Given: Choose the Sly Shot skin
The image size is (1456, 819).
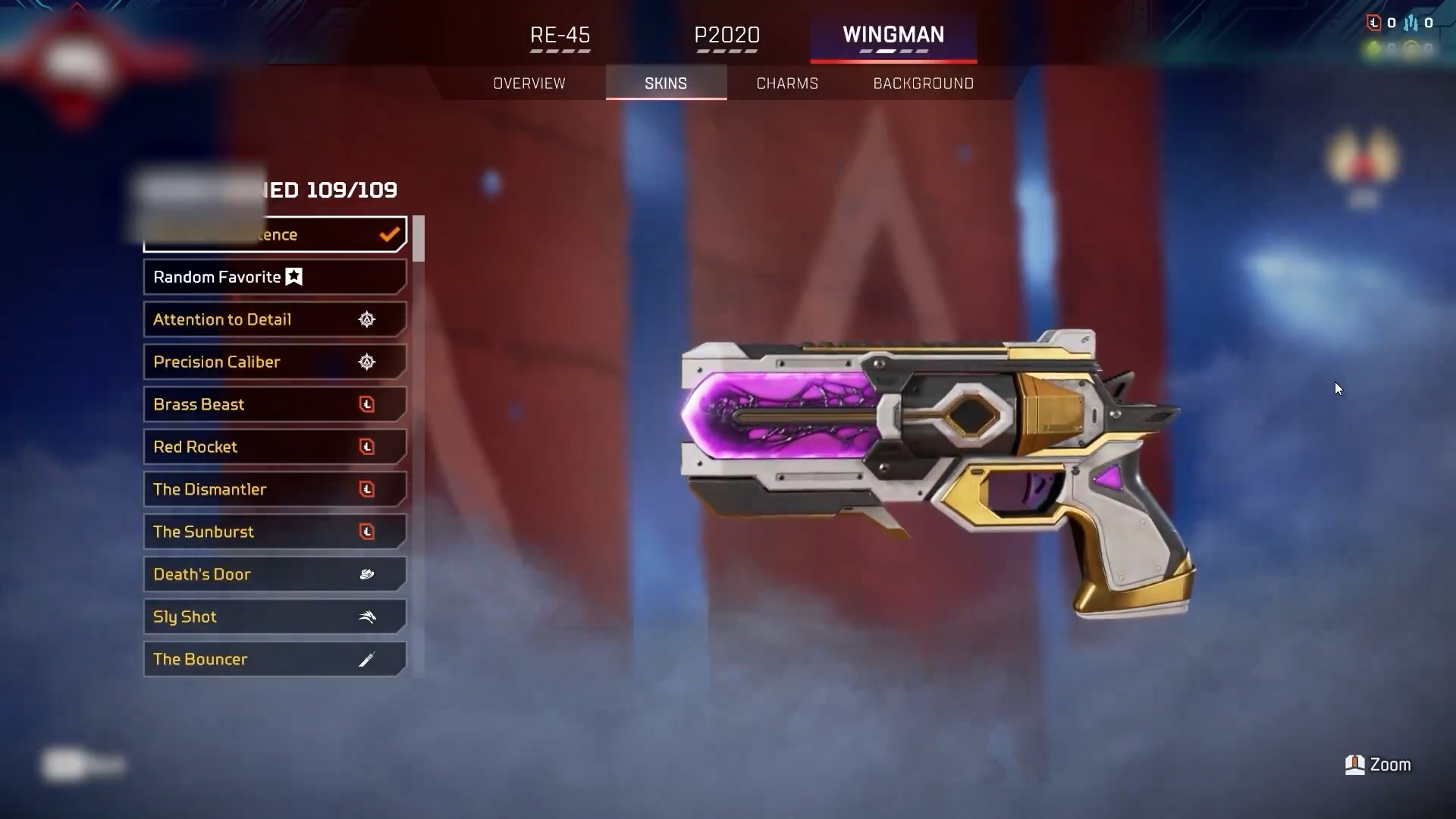Looking at the screenshot, I should 275,617.
